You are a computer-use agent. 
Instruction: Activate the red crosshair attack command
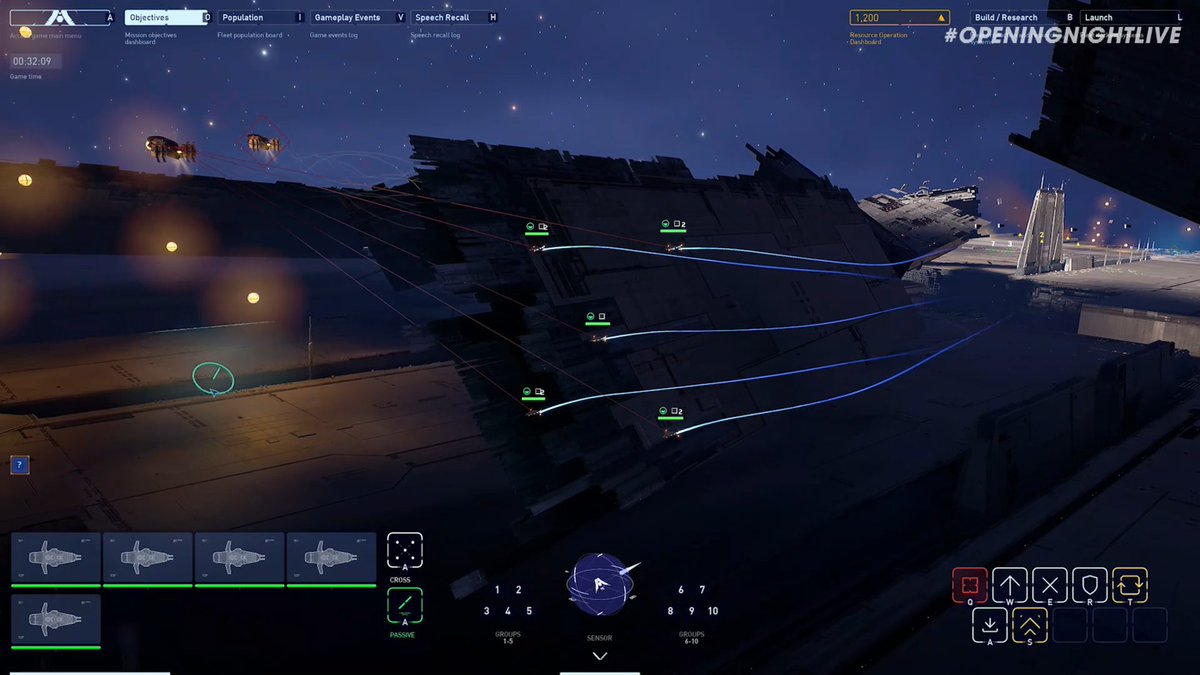point(970,585)
